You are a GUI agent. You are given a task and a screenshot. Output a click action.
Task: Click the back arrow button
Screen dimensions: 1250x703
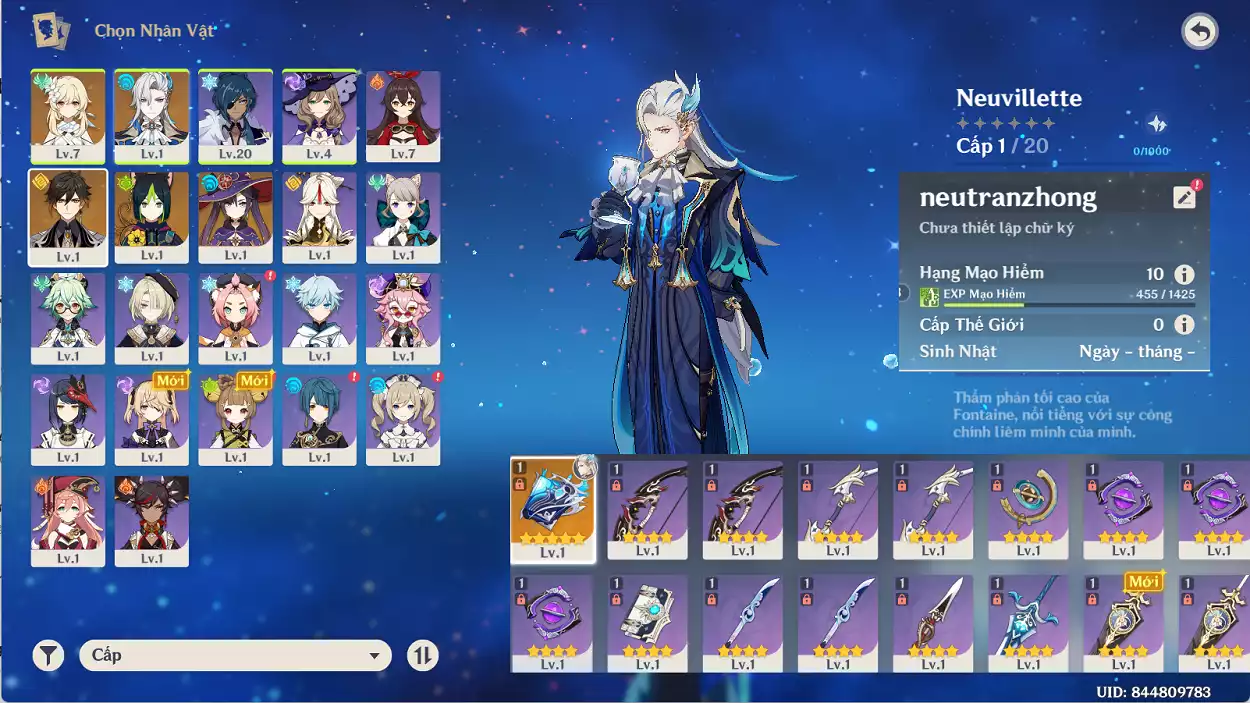pyautogui.click(x=1199, y=32)
